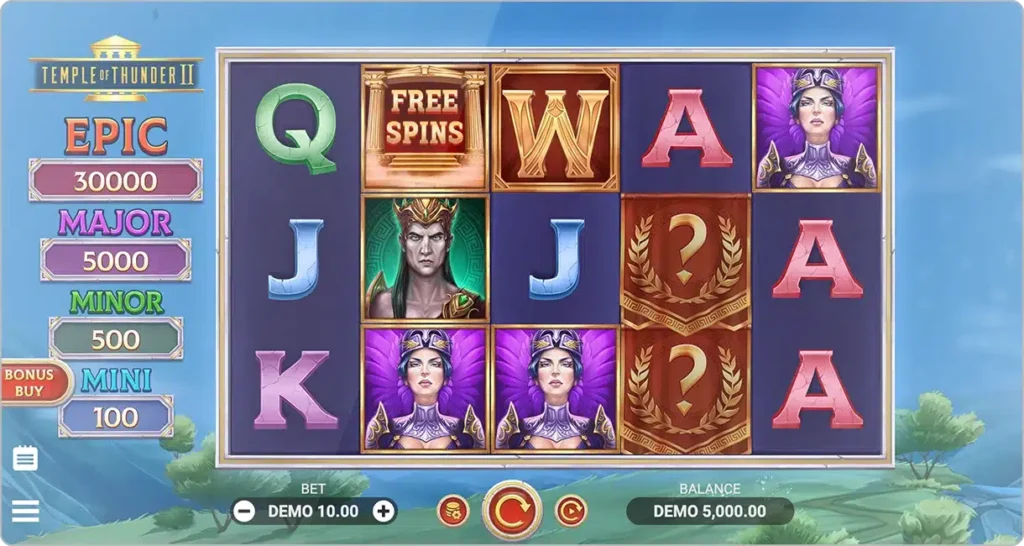Image resolution: width=1024 pixels, height=546 pixels.
Task: Open the Bonus Buy feature
Action: [30, 382]
